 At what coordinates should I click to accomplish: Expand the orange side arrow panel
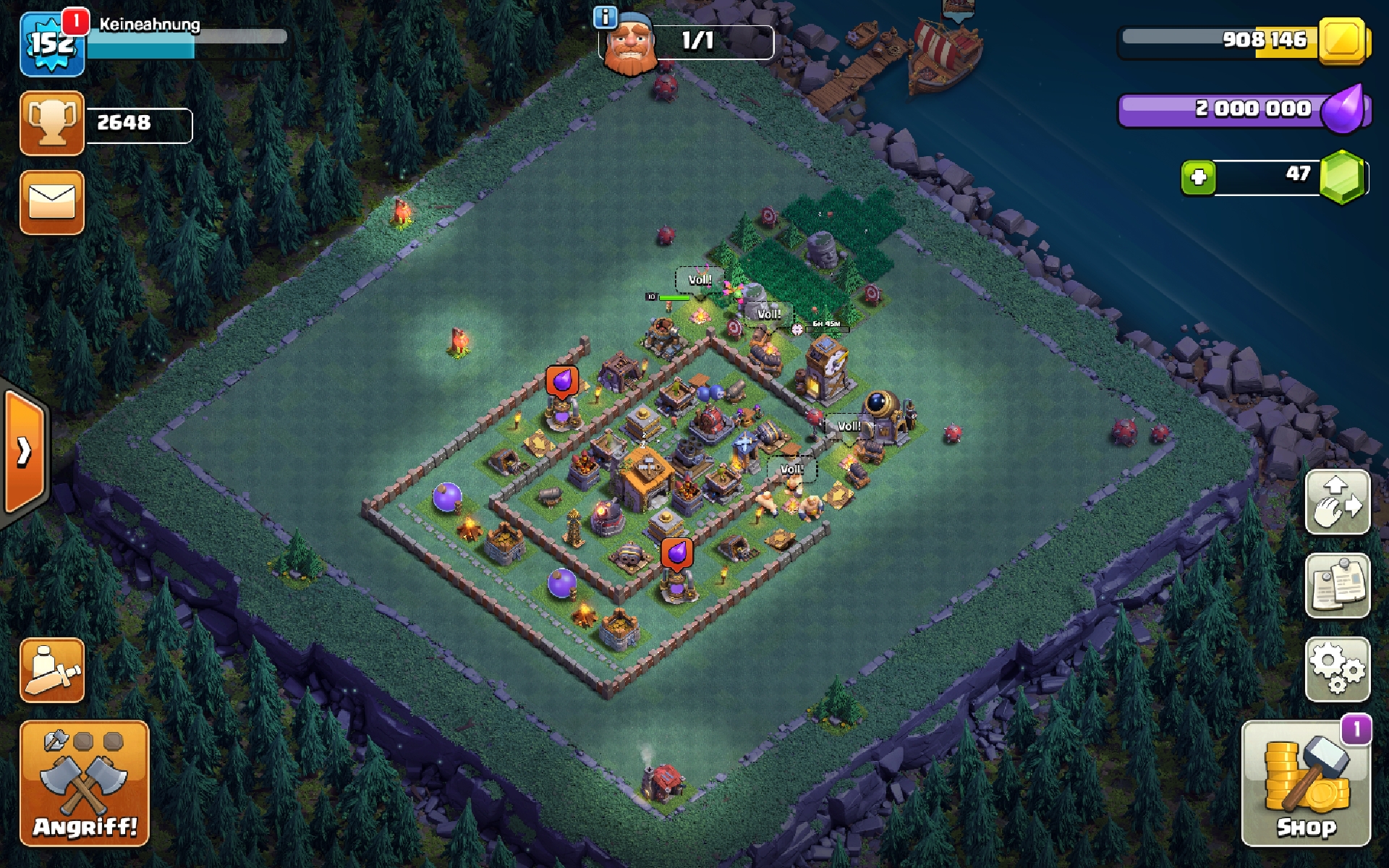25,451
